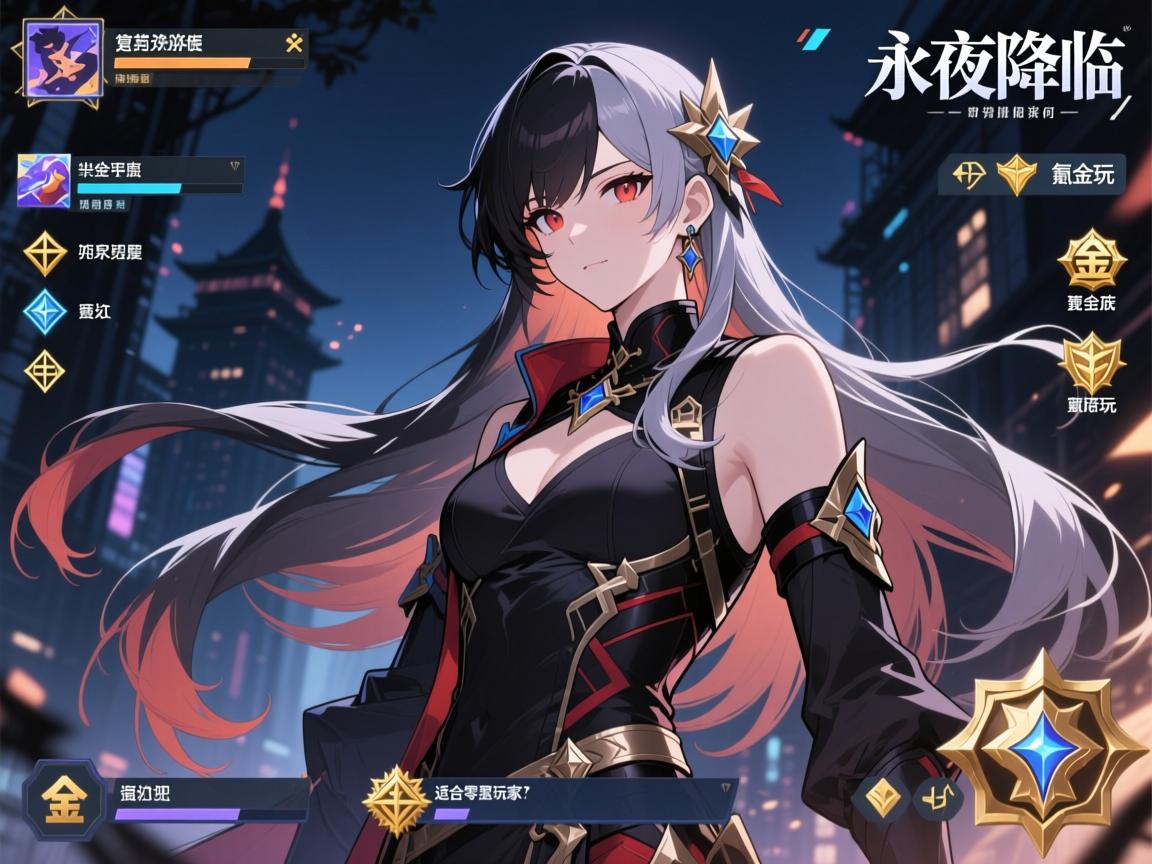Open the purple player avatar portrait
1152x864 pixels.
tap(62, 62)
